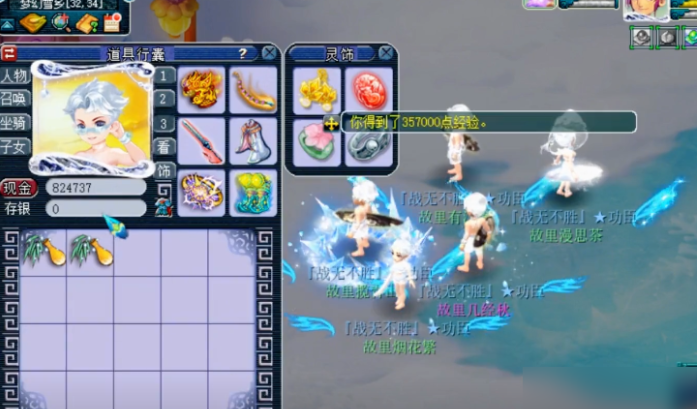Switch to the 坐骑 mount tab
The height and width of the screenshot is (409, 697).
point(15,122)
